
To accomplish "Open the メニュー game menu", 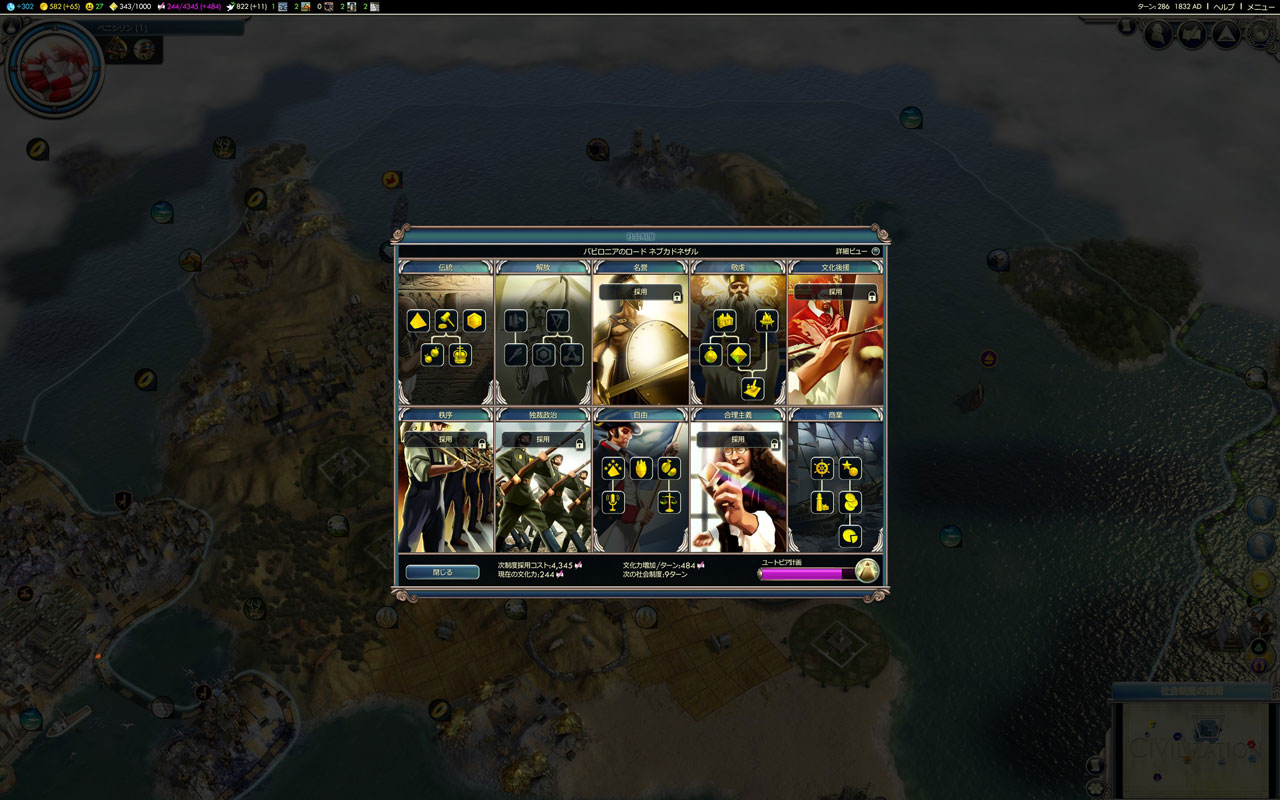I will (1260, 7).
